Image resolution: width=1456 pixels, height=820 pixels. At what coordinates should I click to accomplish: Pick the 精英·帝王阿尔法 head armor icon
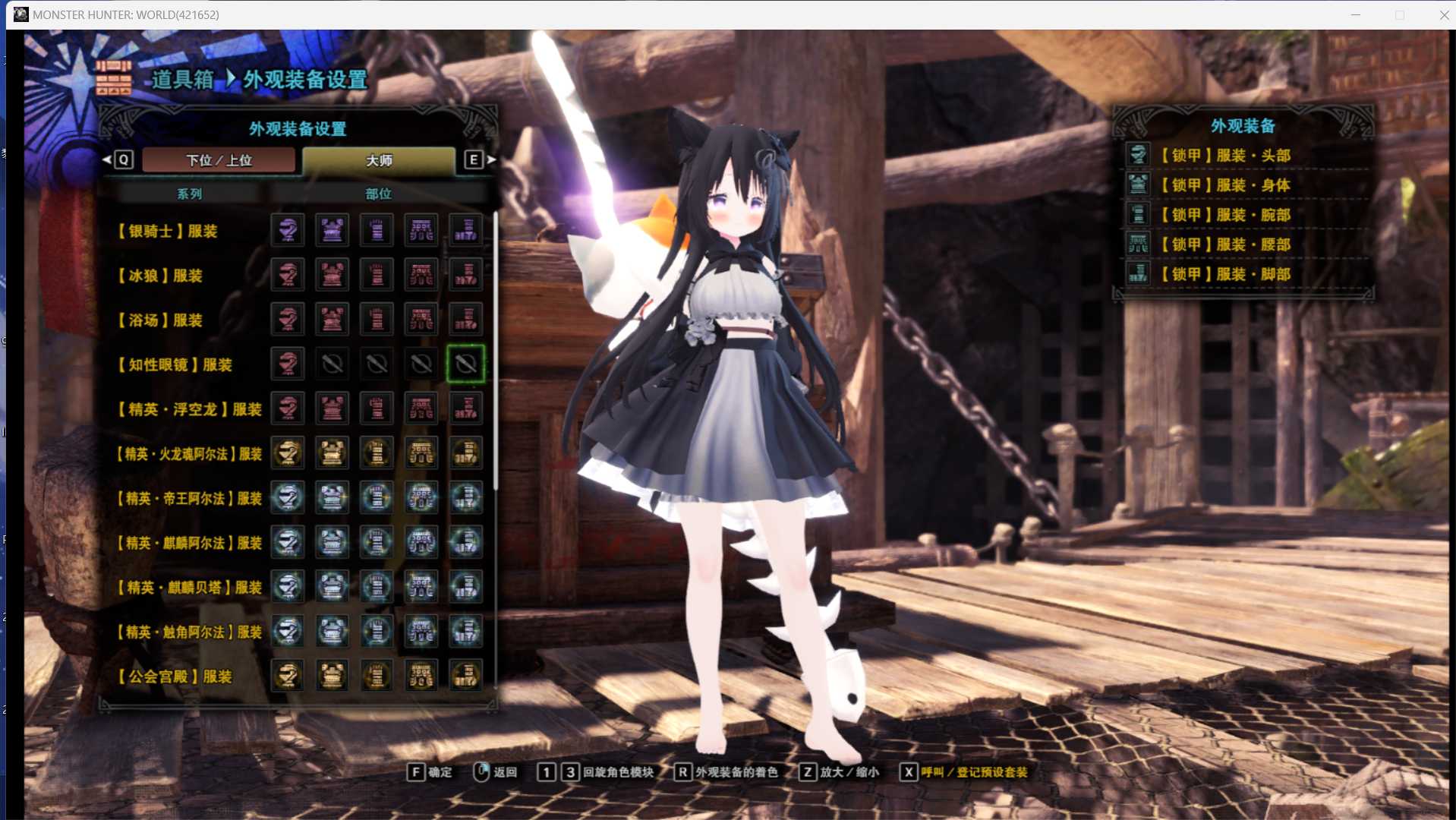[288, 498]
